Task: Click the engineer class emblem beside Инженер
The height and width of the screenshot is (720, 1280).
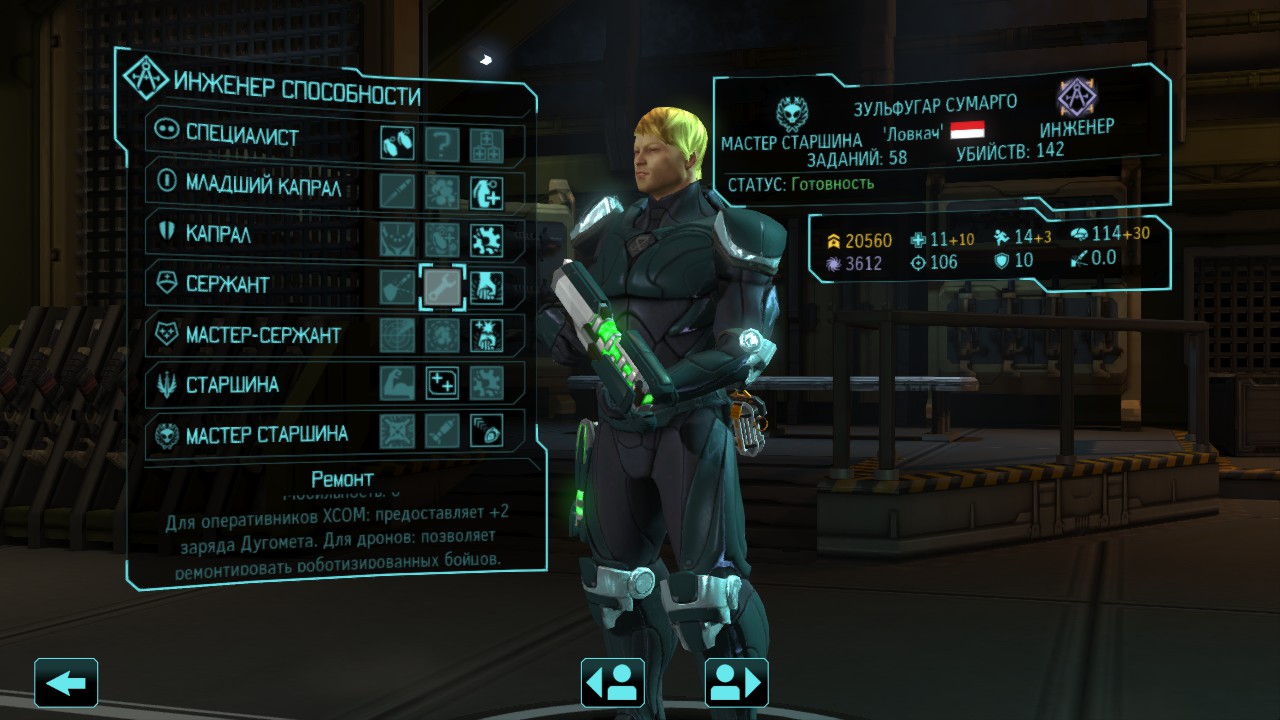Action: (x=1077, y=98)
